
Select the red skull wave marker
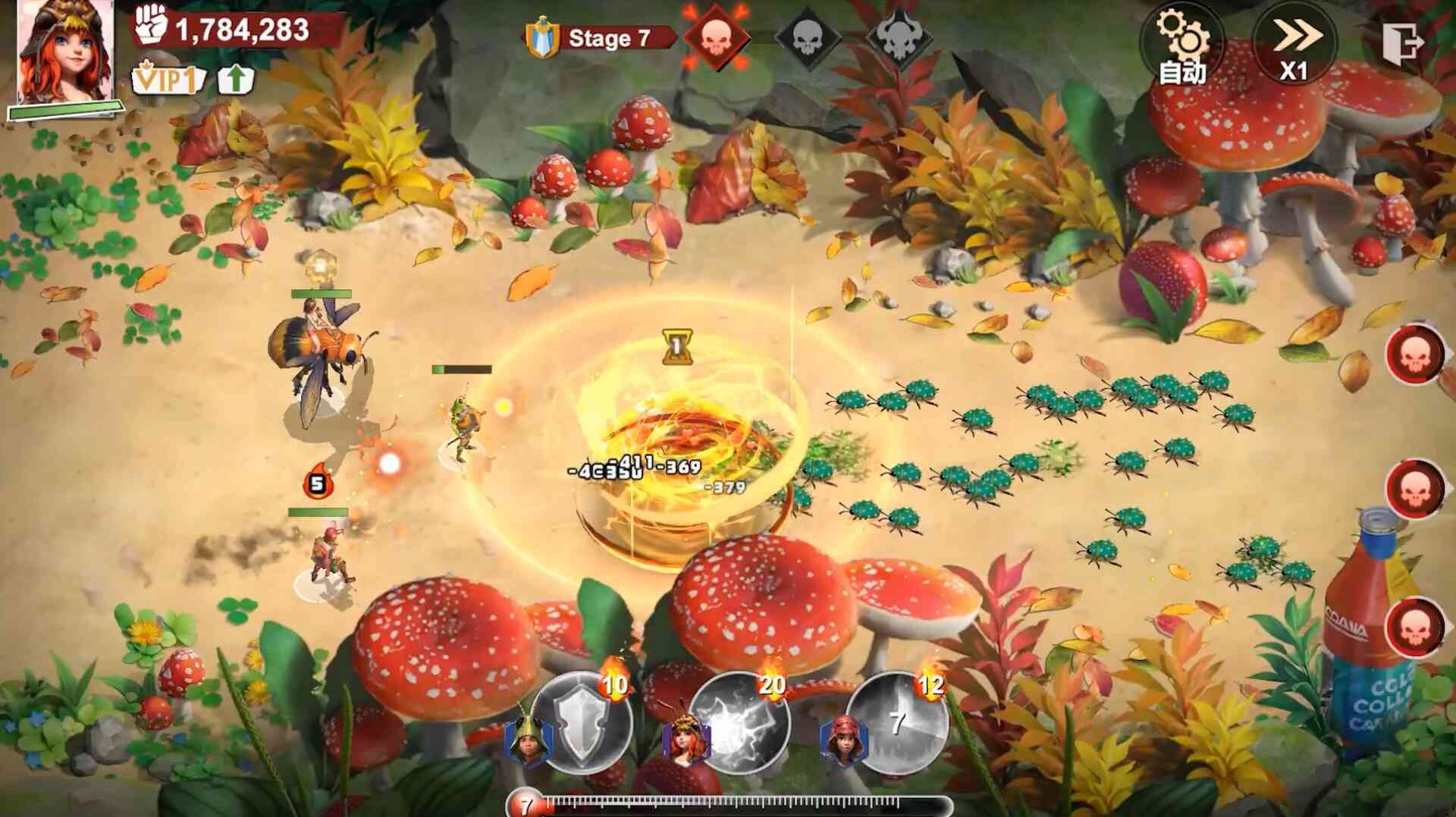point(716,36)
